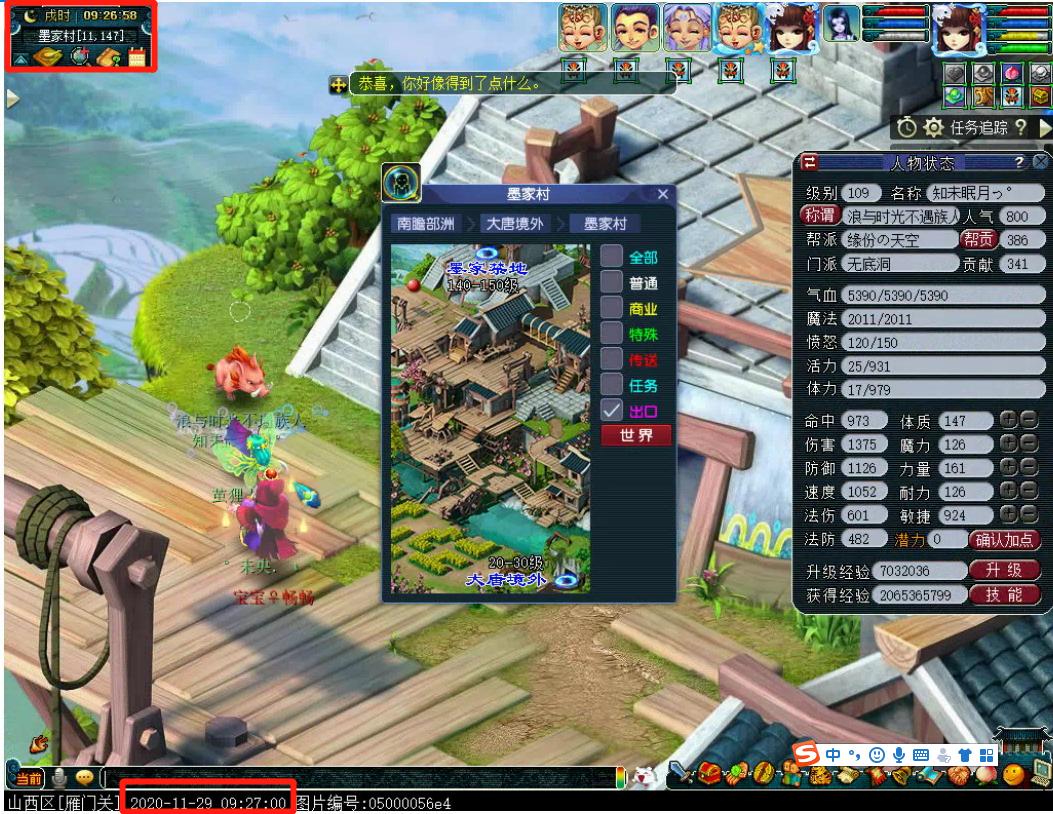Toggle the 商业 filter checkbox

point(612,308)
